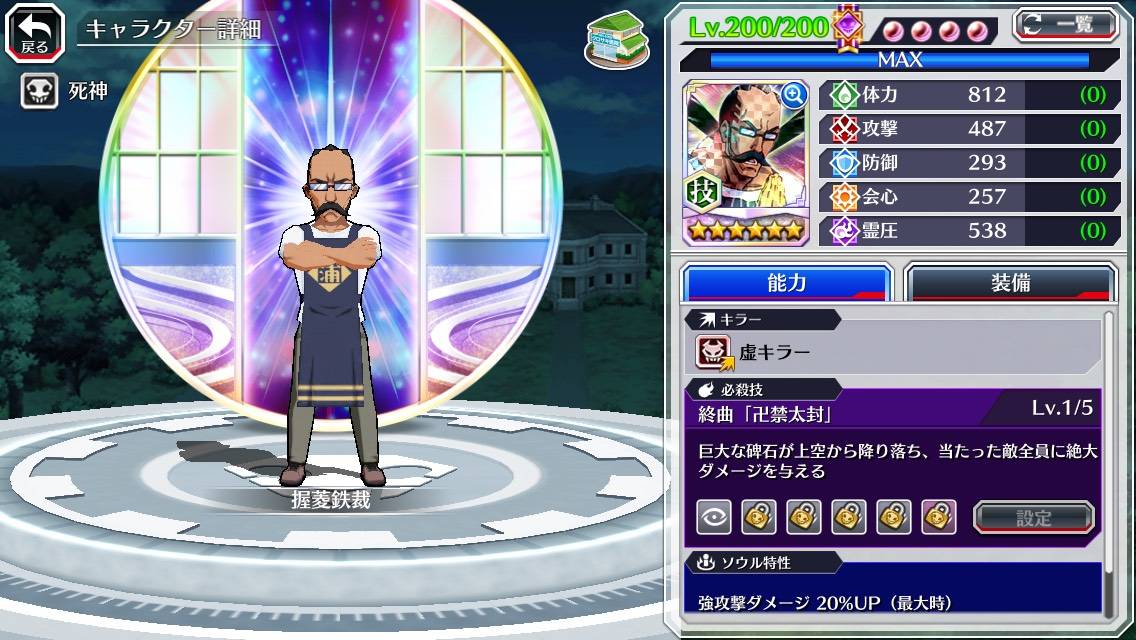Click the 死神 affiliation skull icon
The height and width of the screenshot is (640, 1136).
[39, 92]
